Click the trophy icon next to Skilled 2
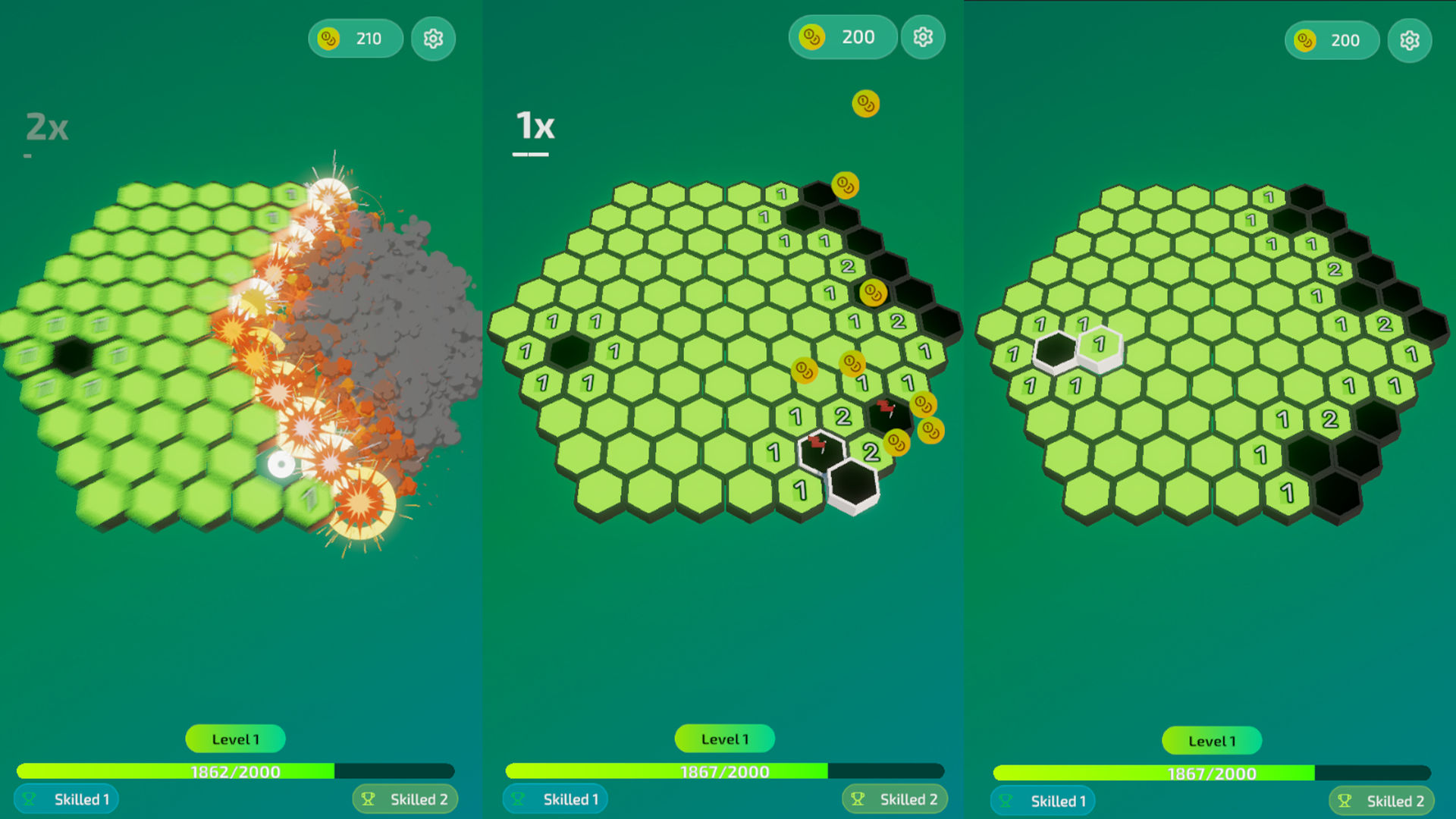This screenshot has width=1456, height=819. [x=858, y=799]
